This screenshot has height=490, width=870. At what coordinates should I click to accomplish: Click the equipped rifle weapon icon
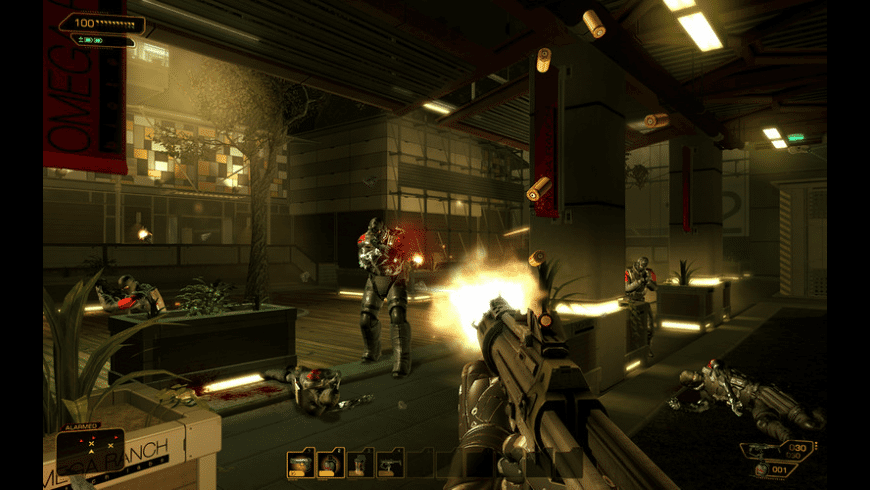coord(762,449)
